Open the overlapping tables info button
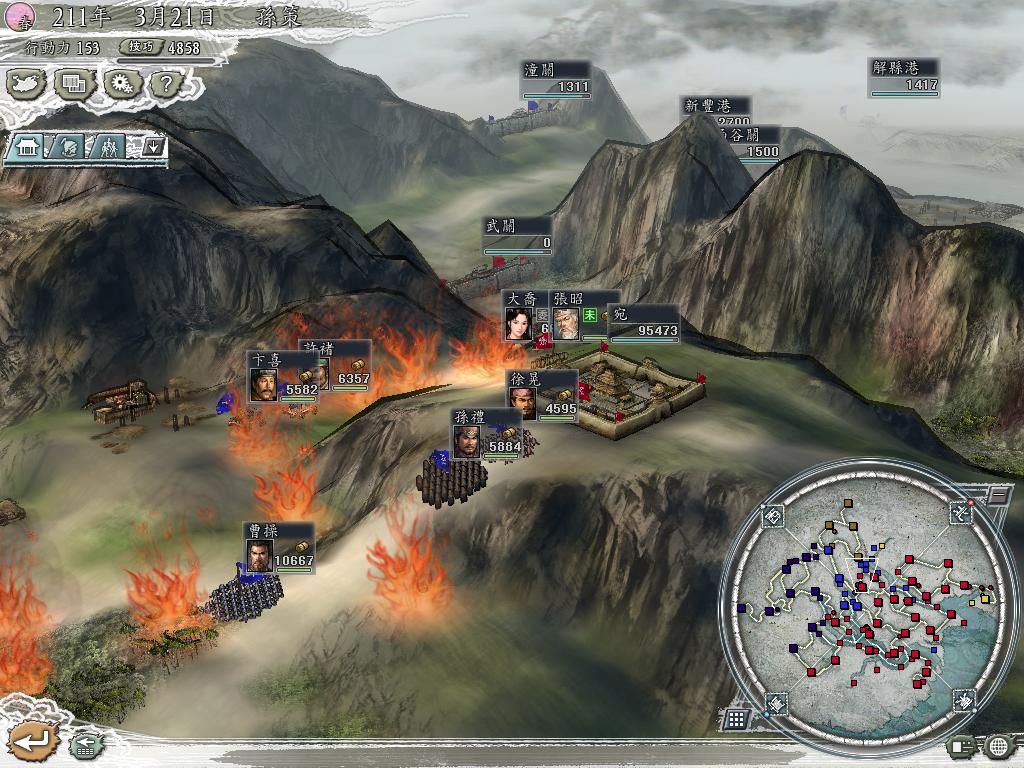The image size is (1024, 768). pyautogui.click(x=73, y=84)
